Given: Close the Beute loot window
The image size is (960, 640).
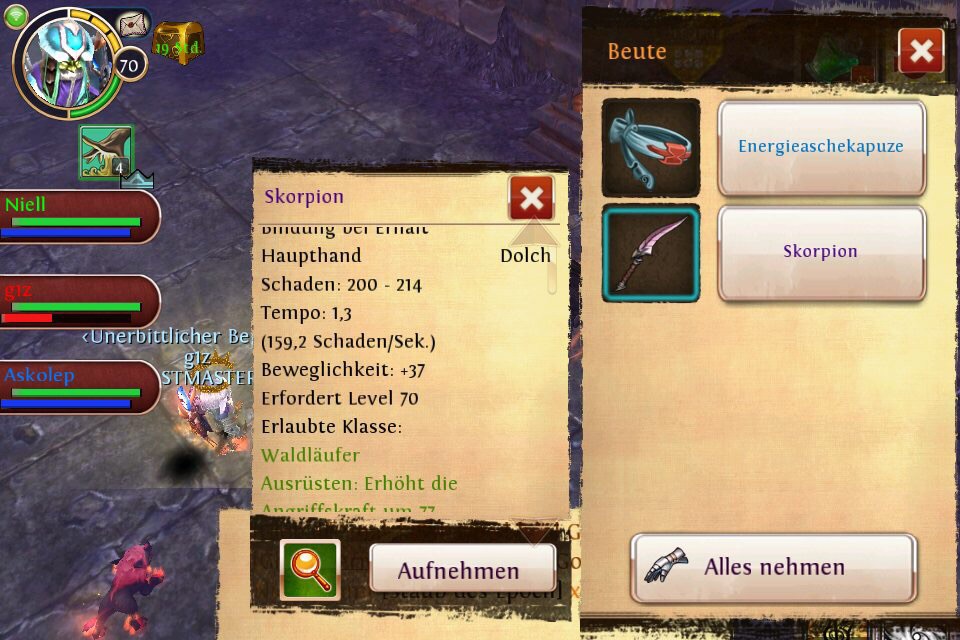Looking at the screenshot, I should click(920, 51).
